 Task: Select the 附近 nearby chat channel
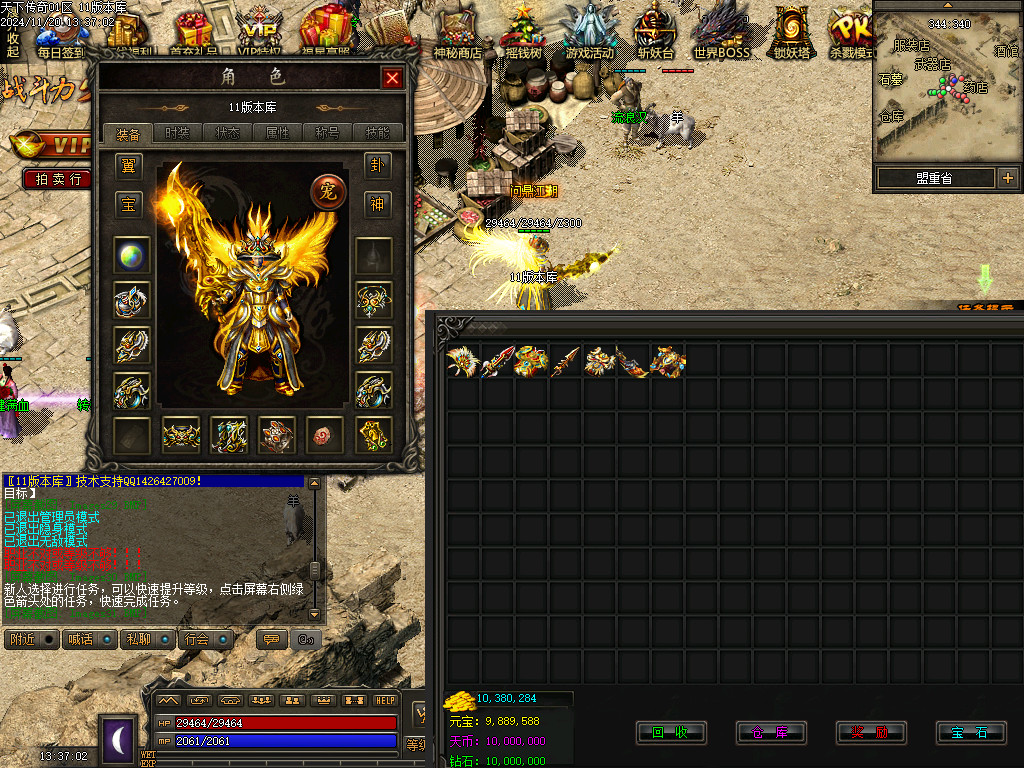coord(31,639)
